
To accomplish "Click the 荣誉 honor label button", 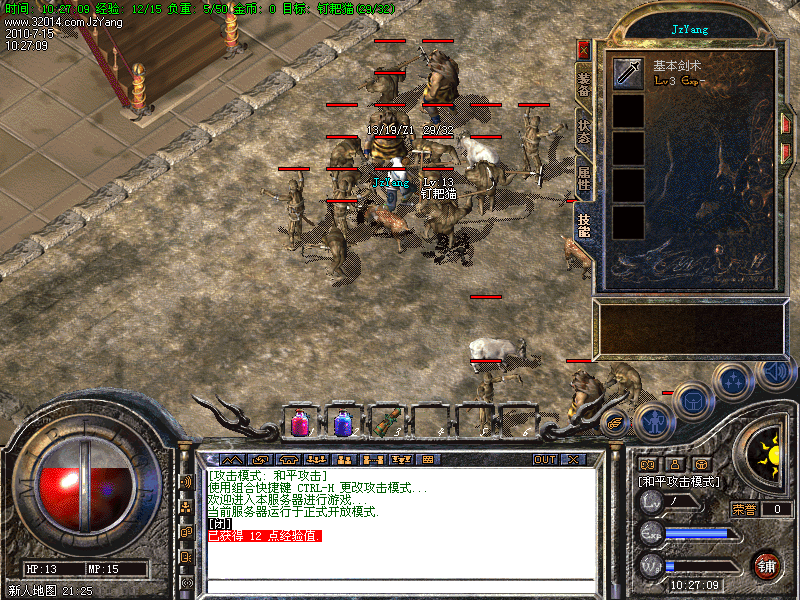I will pyautogui.click(x=743, y=509).
